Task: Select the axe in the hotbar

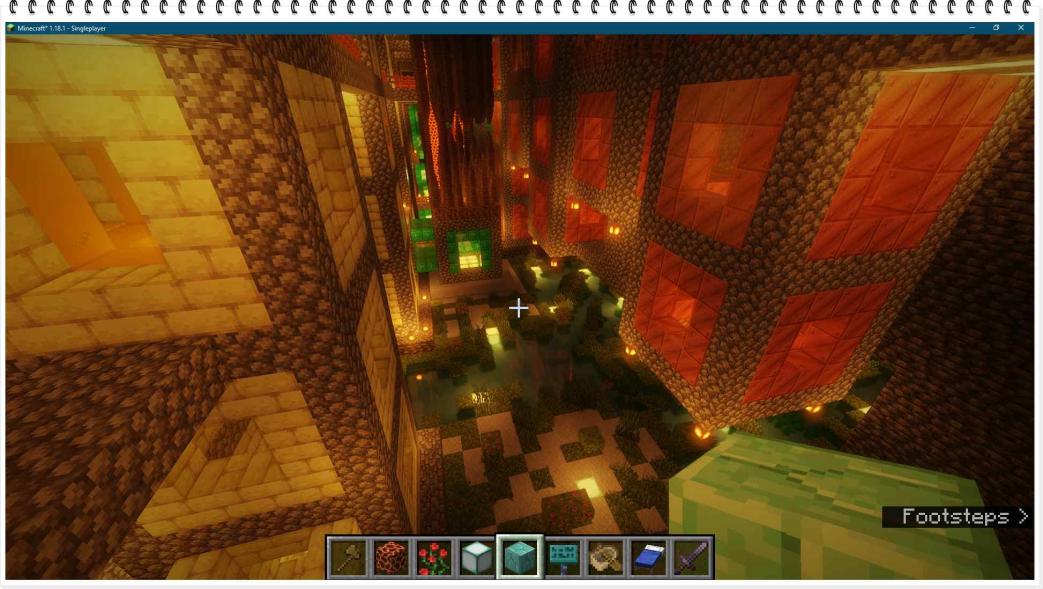Action: click(x=348, y=558)
